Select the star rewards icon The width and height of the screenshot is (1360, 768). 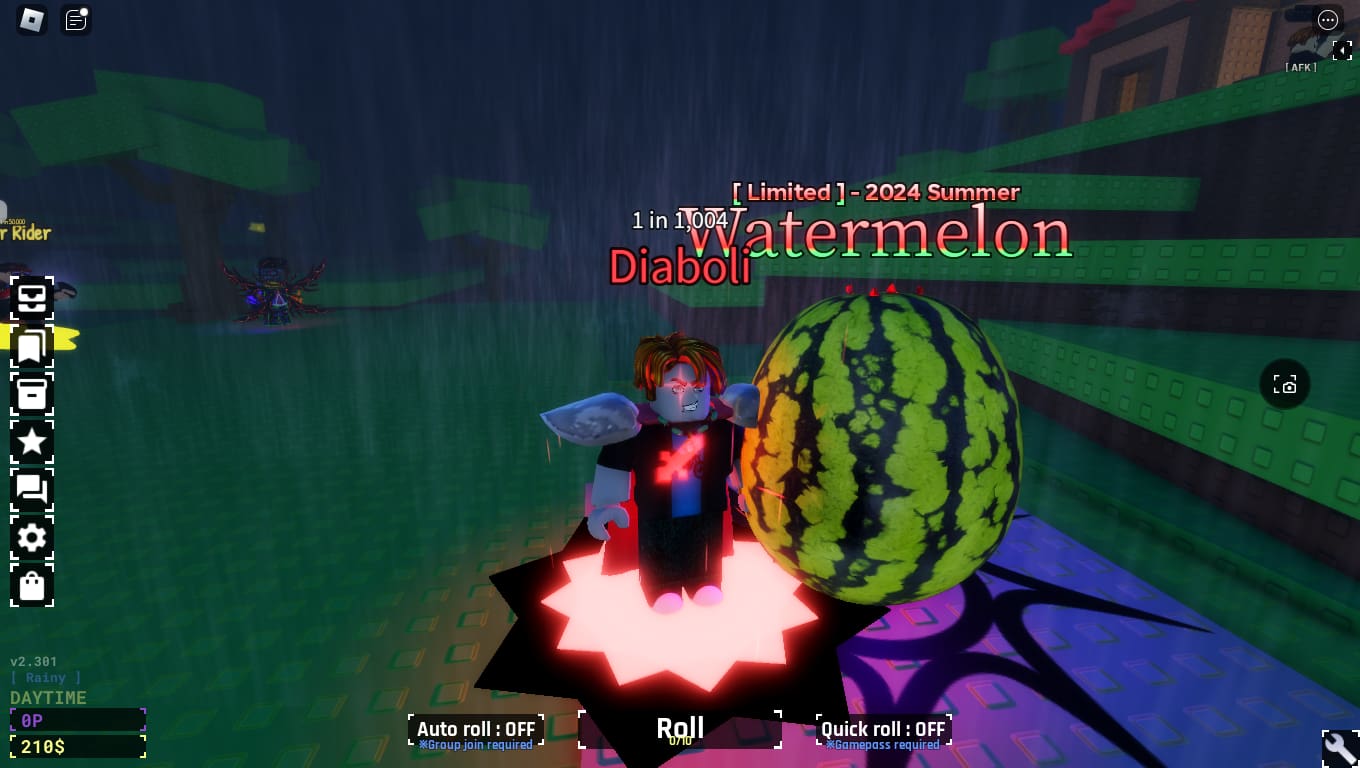pyautogui.click(x=31, y=441)
